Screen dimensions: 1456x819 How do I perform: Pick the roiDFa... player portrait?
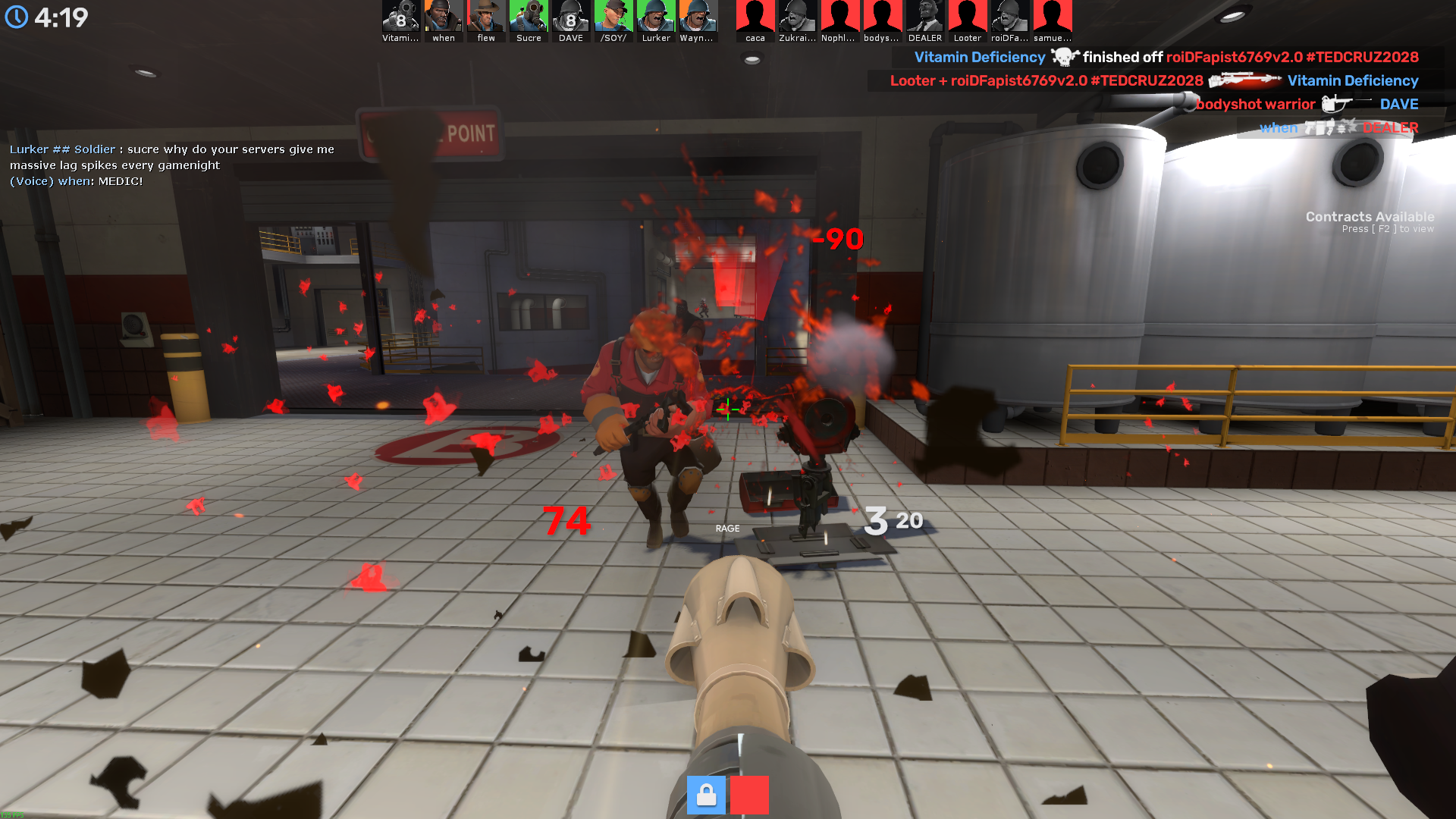click(1010, 17)
